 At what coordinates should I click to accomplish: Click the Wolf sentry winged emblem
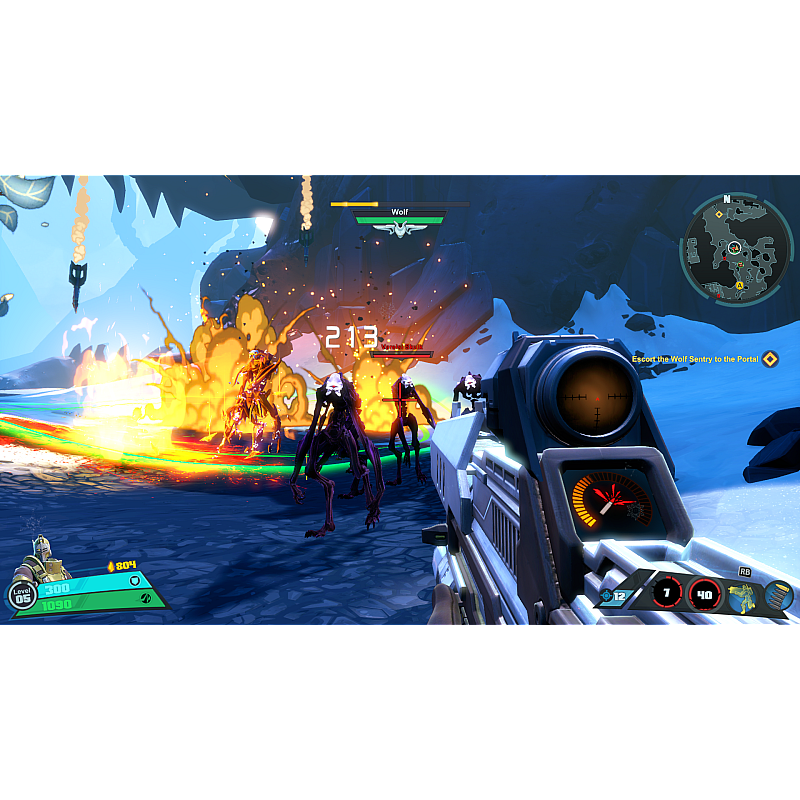coord(399,230)
